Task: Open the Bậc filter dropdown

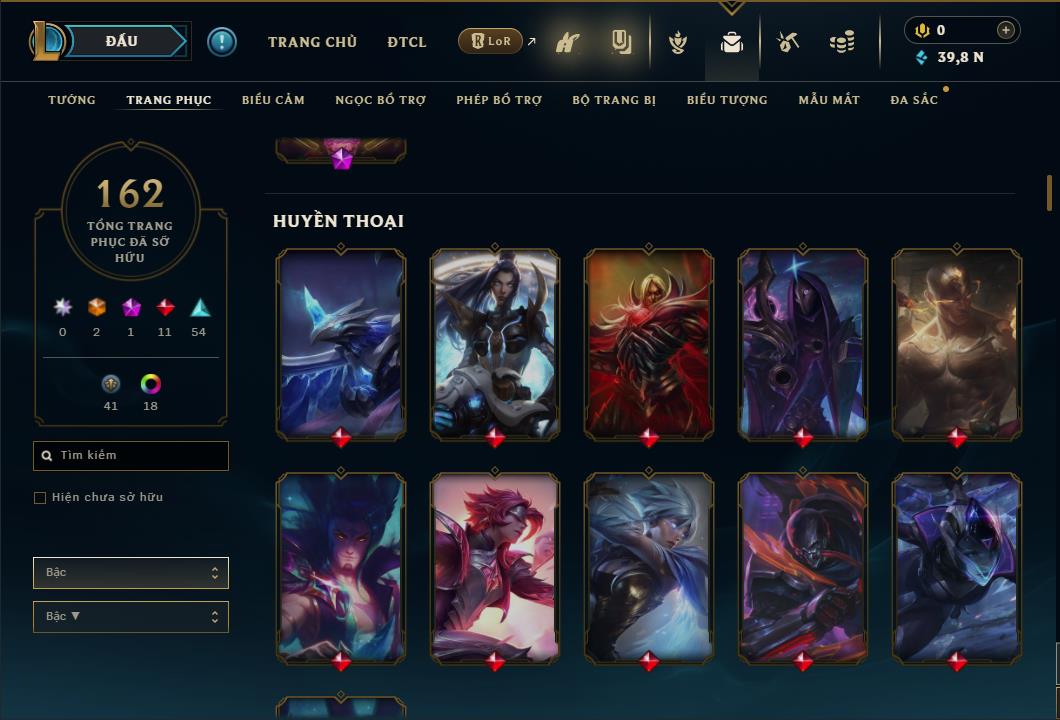Action: point(131,573)
